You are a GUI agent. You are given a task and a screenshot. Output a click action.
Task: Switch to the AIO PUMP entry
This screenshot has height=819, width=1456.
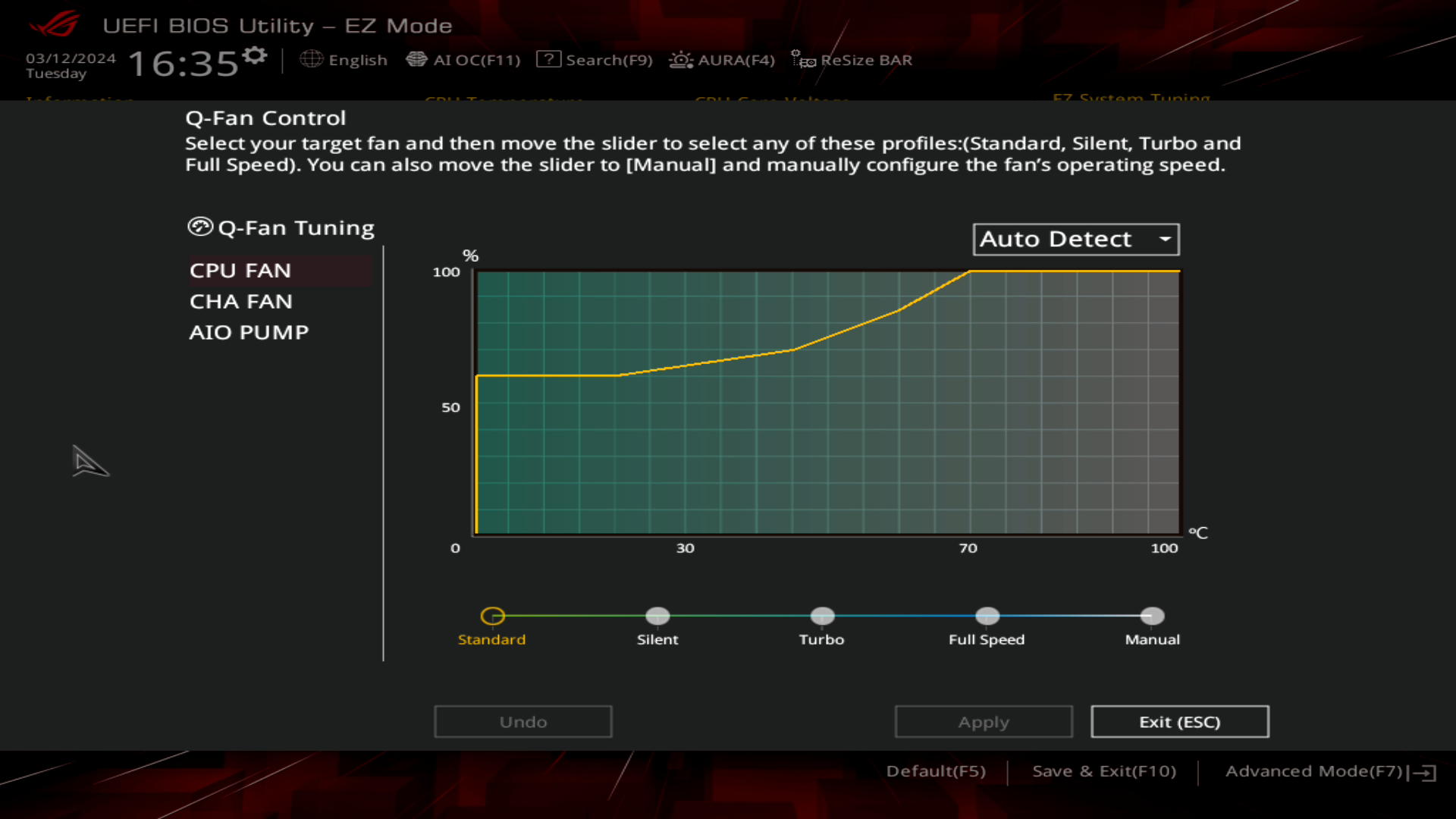(x=249, y=331)
